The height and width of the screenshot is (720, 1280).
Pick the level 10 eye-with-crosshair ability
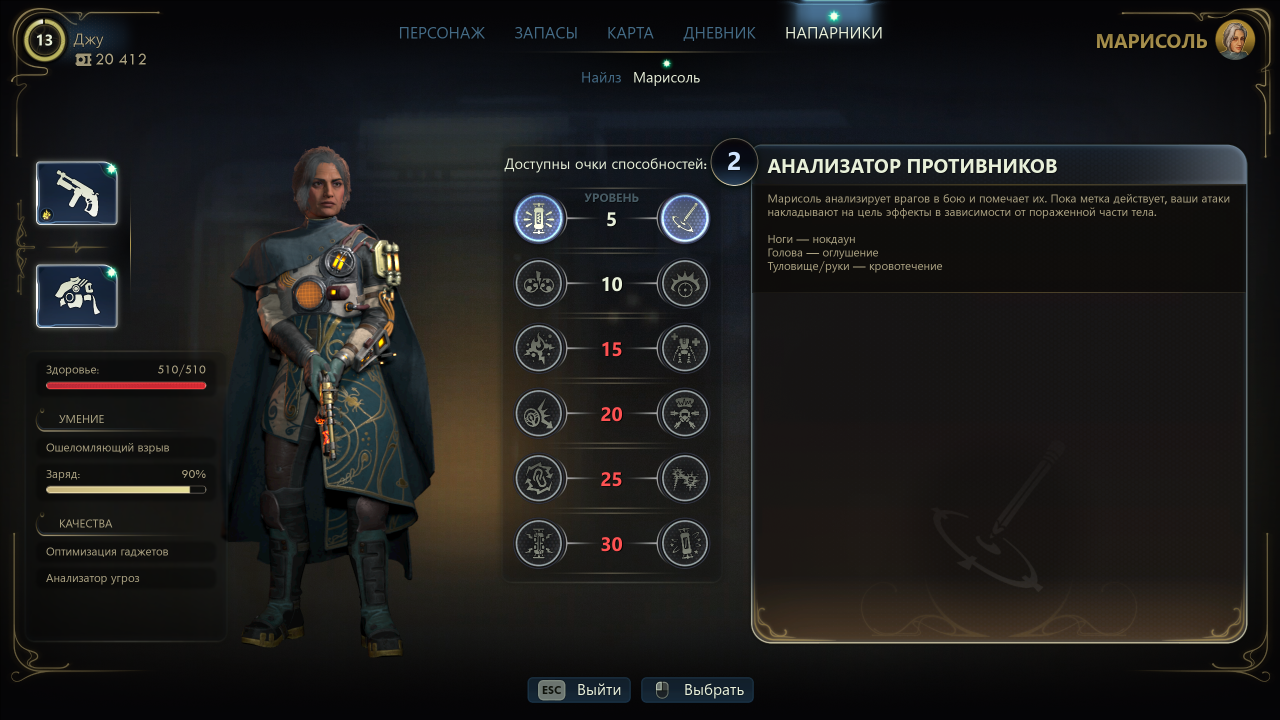[x=684, y=284]
